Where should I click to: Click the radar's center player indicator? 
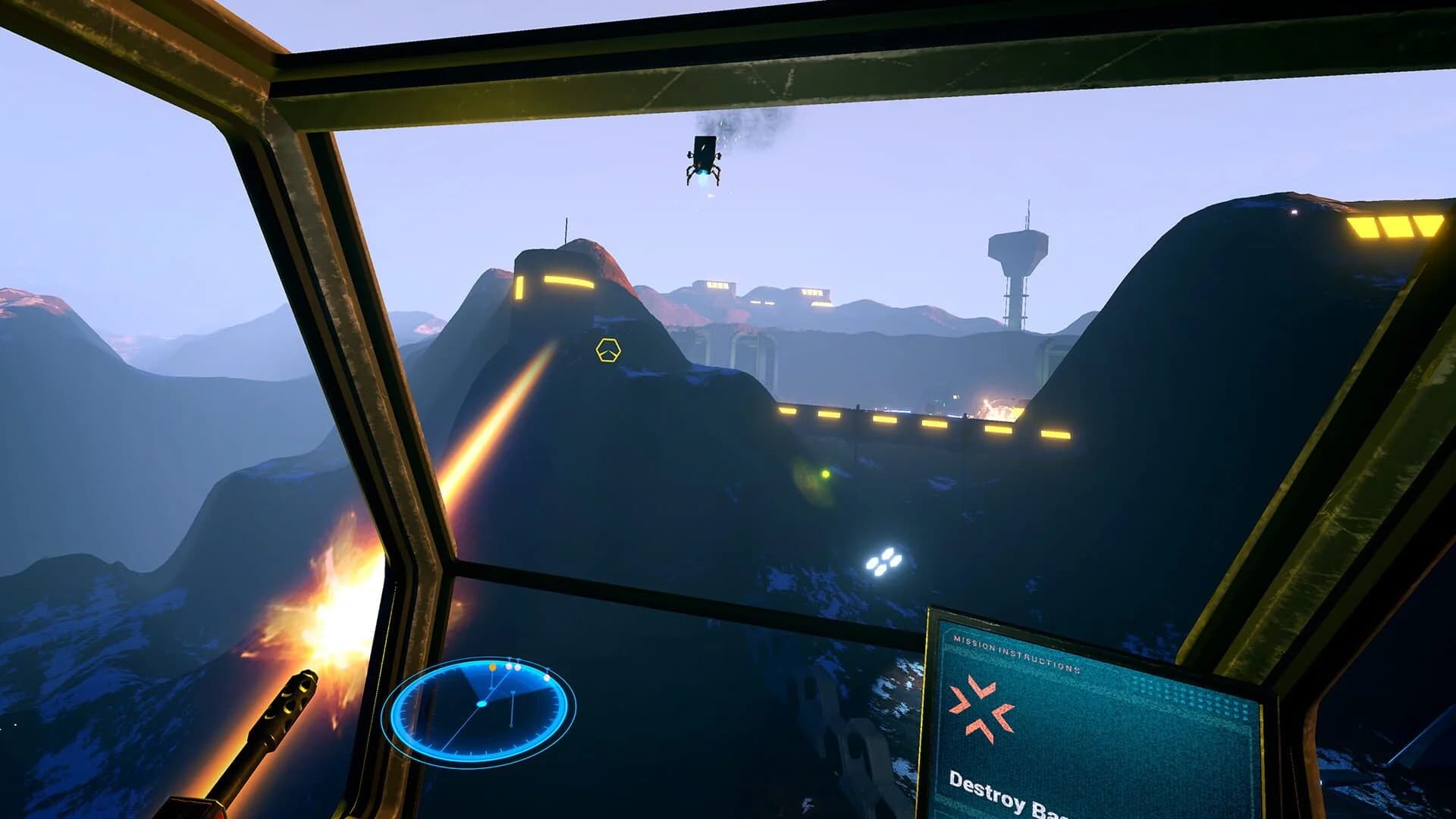tap(482, 704)
